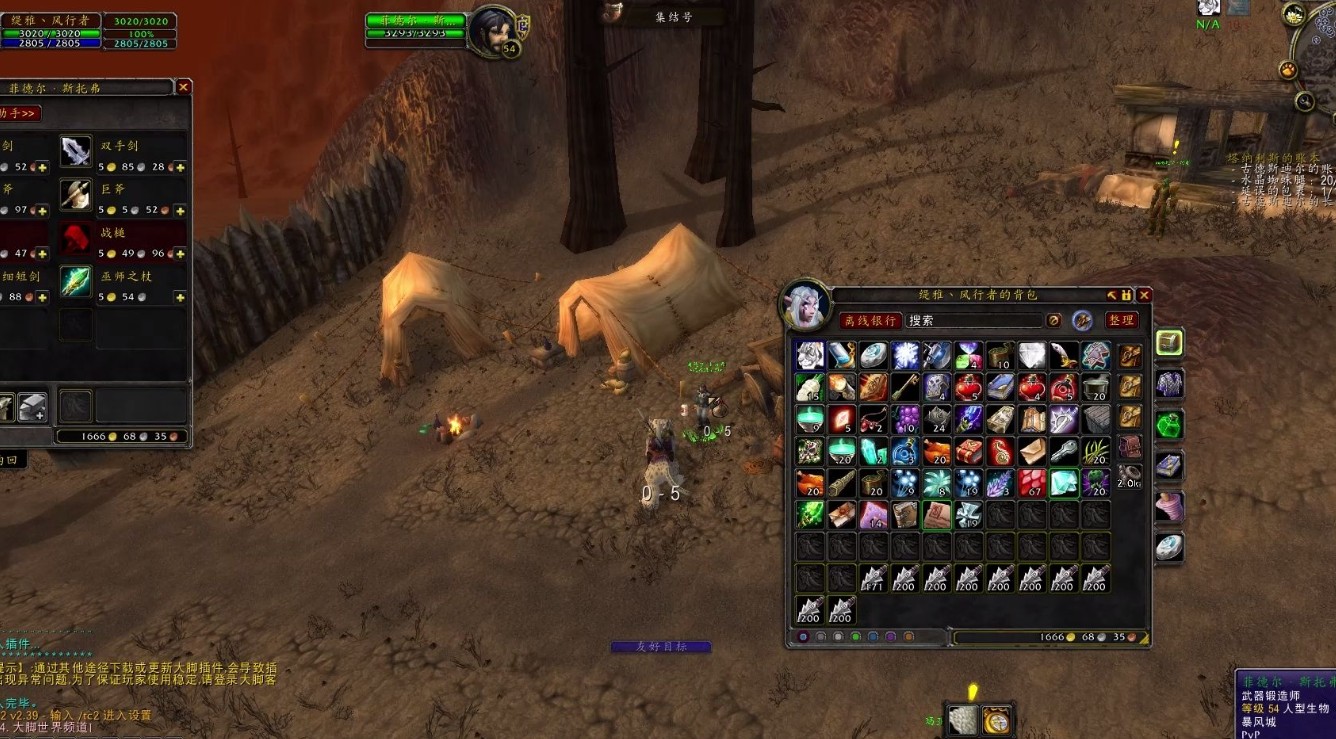This screenshot has height=739, width=1336.
Task: Focus the bag 搜索 search box
Action: (973, 321)
